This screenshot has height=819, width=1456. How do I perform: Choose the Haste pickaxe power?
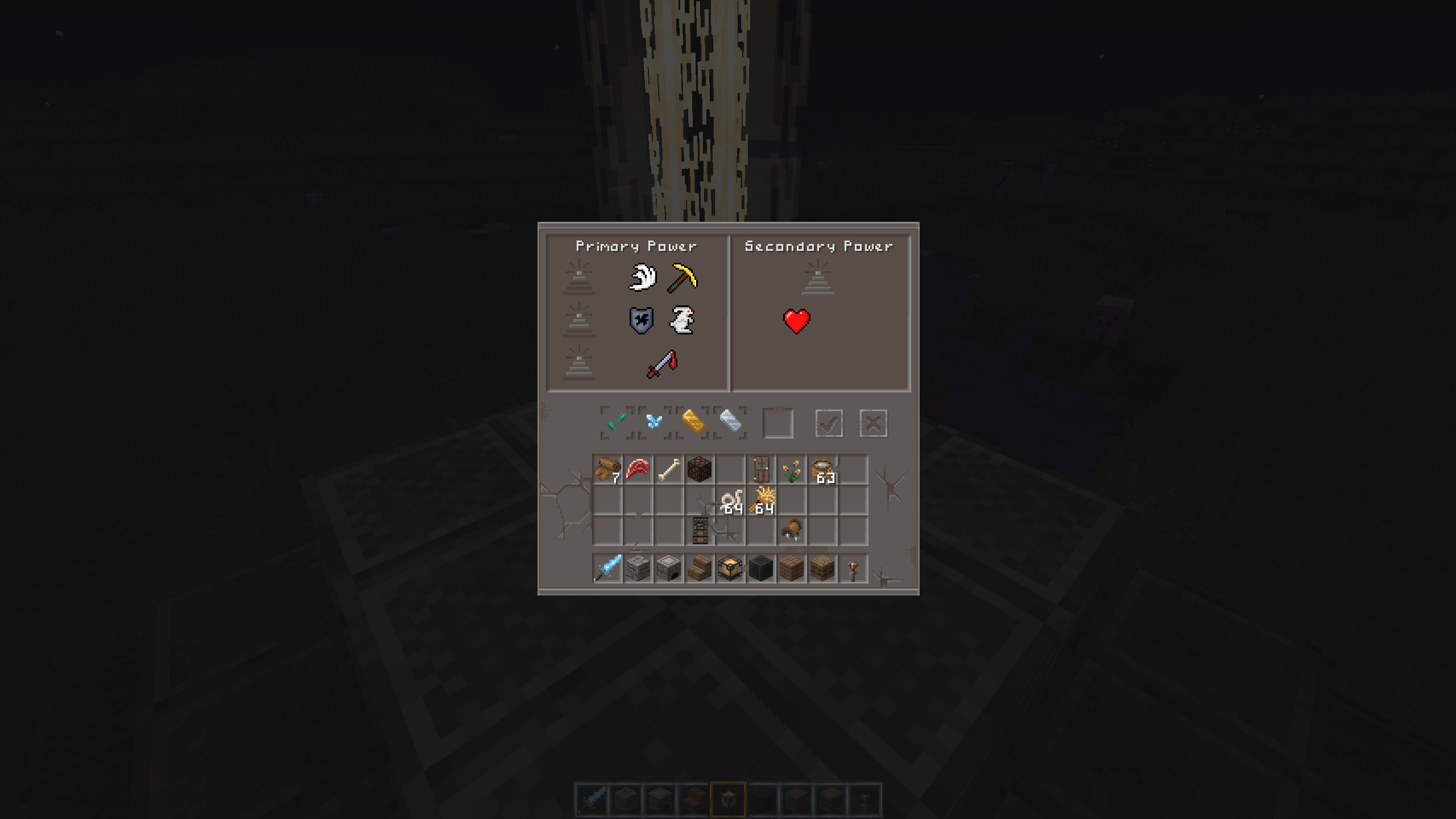(x=682, y=278)
